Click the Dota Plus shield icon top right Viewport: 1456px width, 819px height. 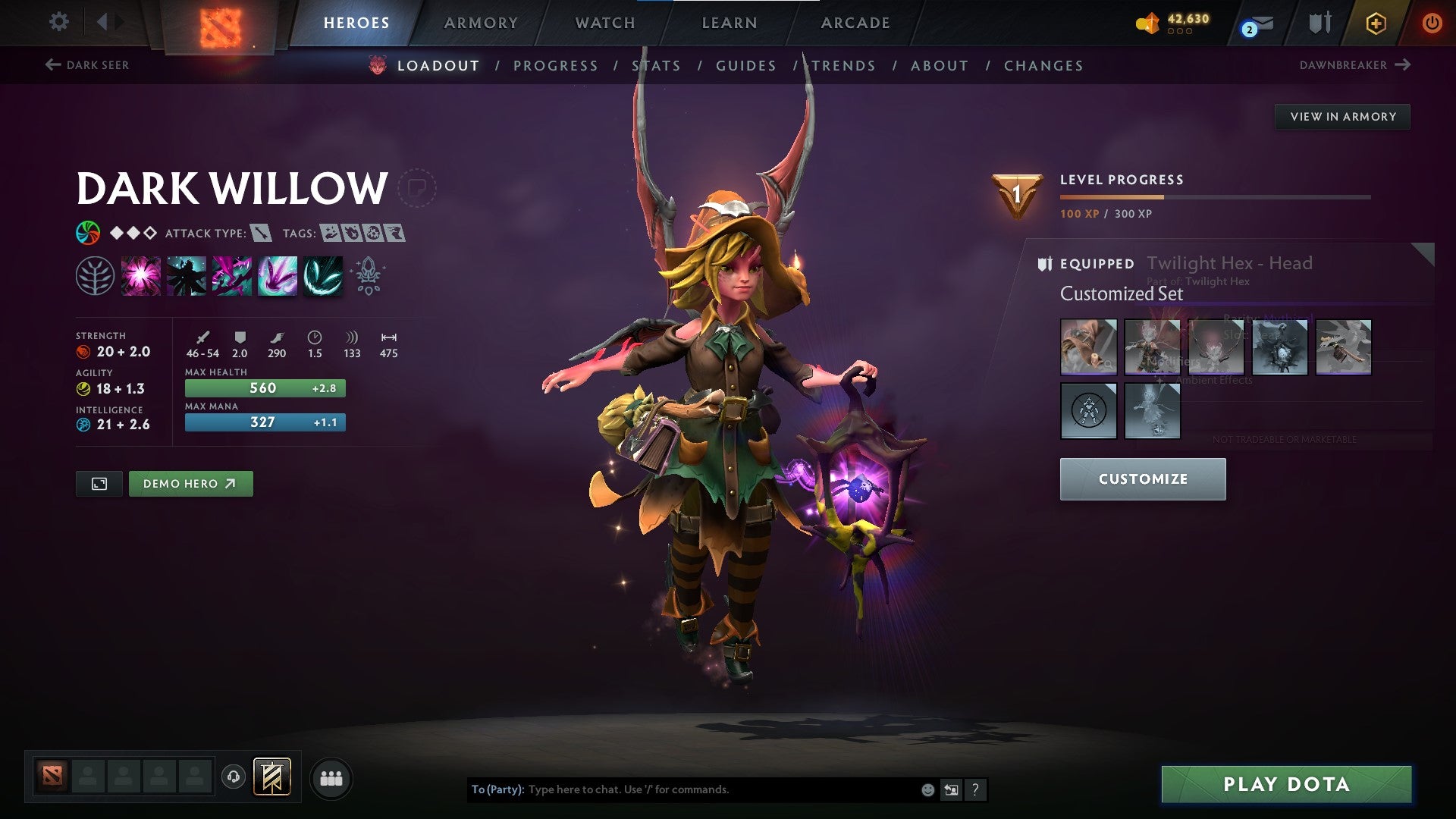pos(1375,23)
